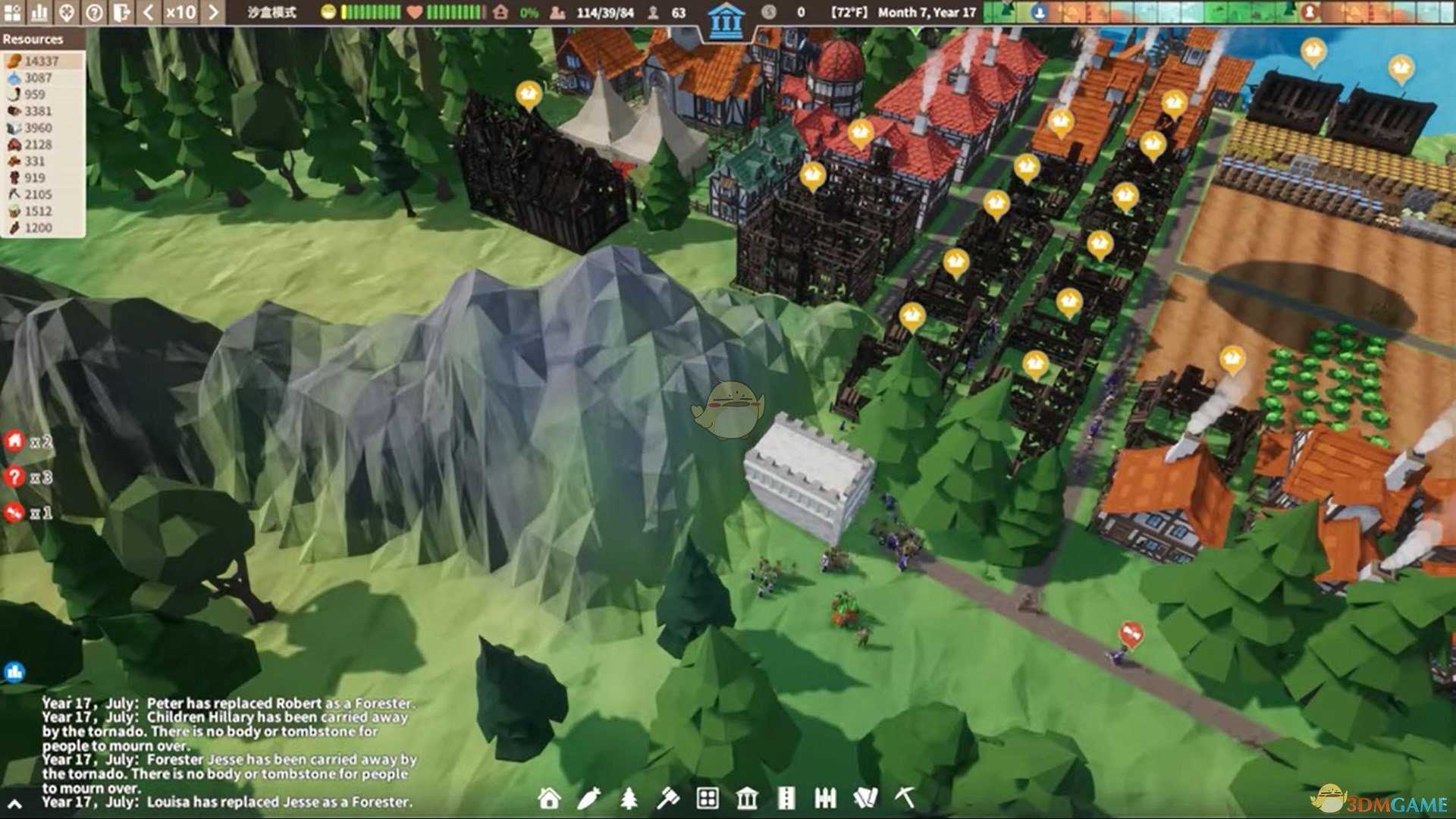Select the pickaxe tool
1456x819 pixels.
click(905, 798)
